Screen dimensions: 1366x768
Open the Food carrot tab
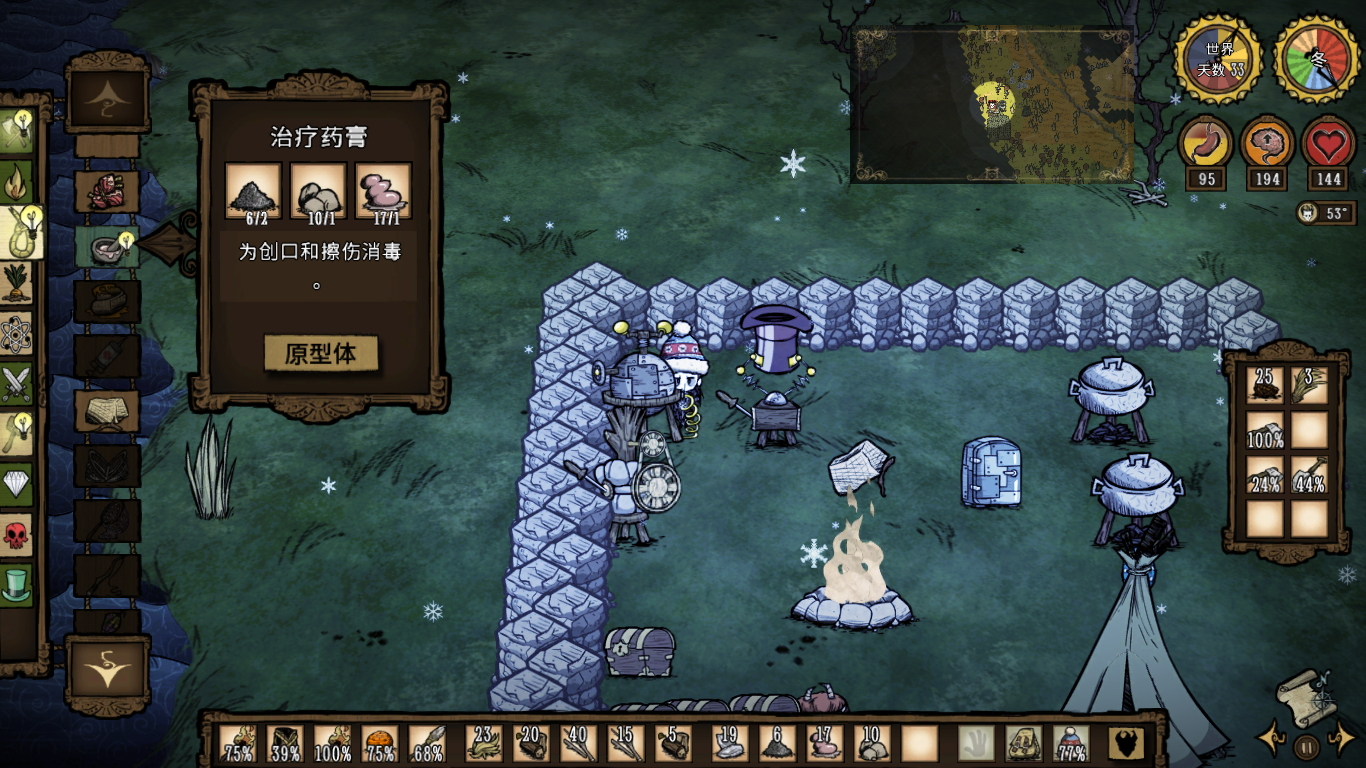[x=17, y=284]
